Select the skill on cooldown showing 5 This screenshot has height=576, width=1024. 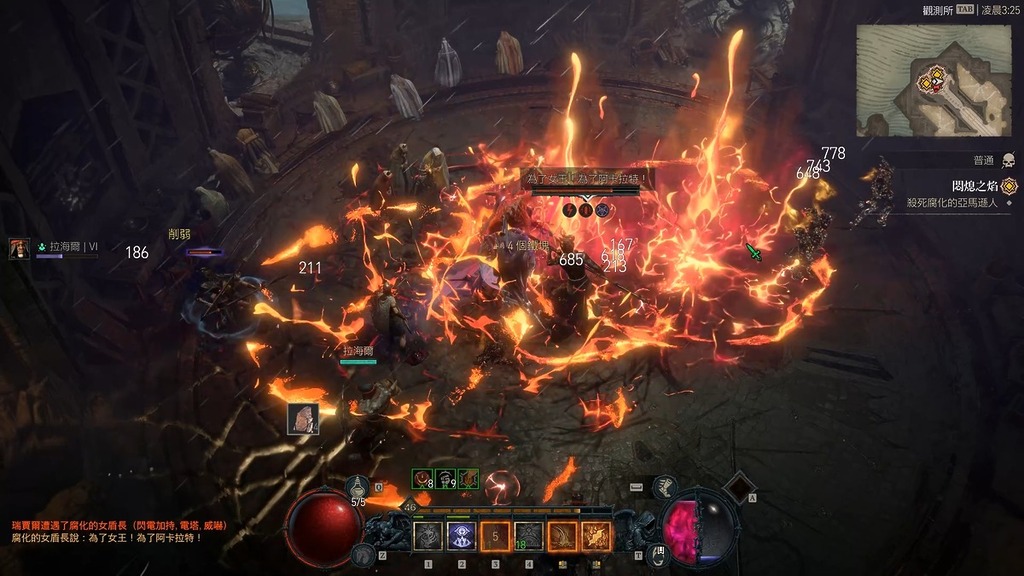(x=495, y=537)
